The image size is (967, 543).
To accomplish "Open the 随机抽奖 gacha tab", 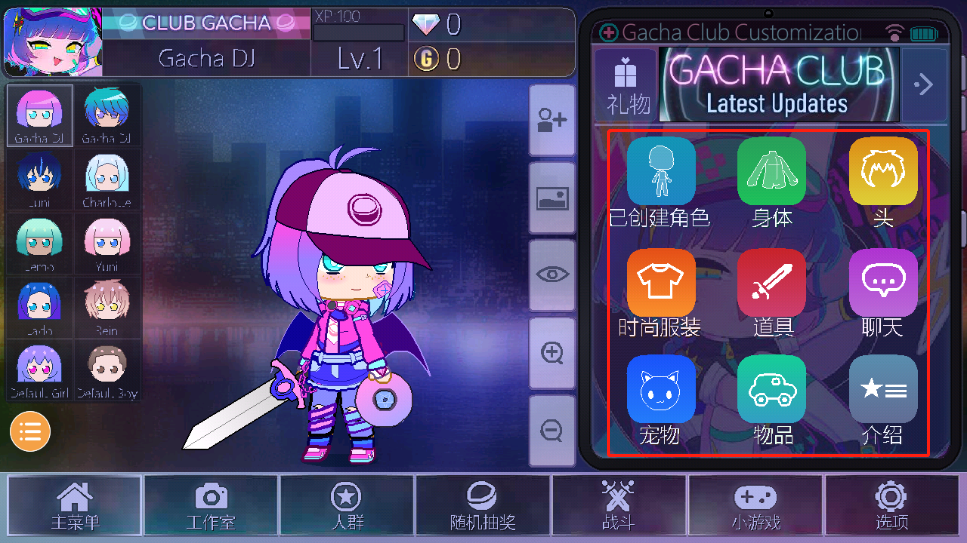I will [x=483, y=504].
